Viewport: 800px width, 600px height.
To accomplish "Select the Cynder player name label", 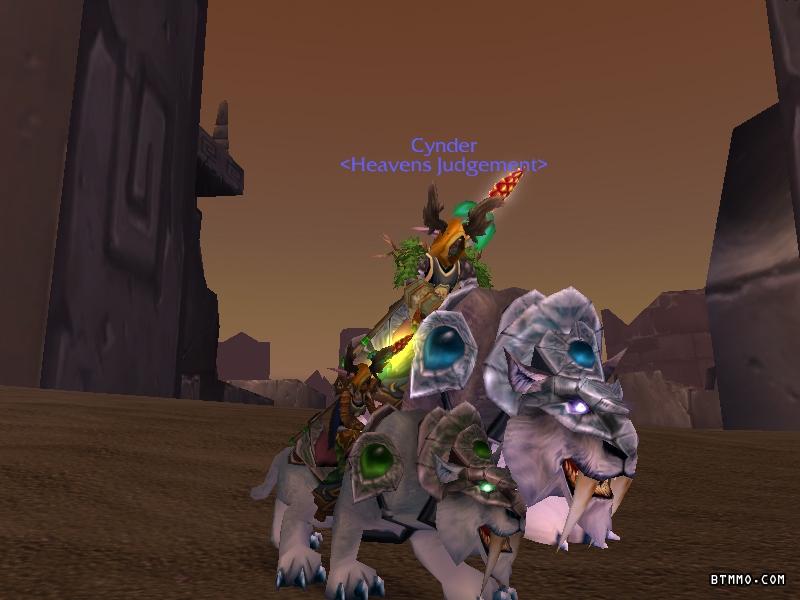I will coord(443,146).
